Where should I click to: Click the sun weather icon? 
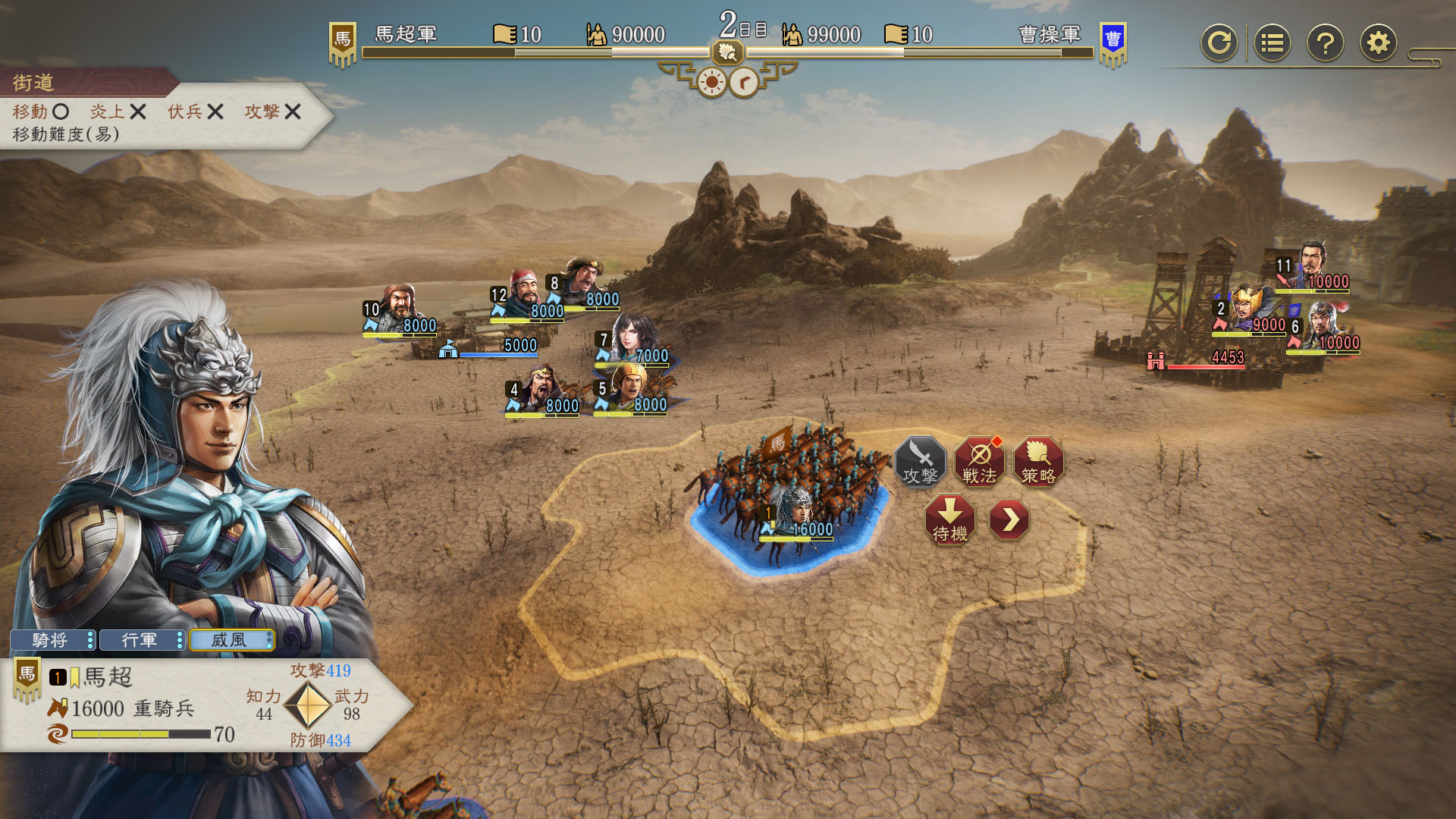pyautogui.click(x=711, y=82)
